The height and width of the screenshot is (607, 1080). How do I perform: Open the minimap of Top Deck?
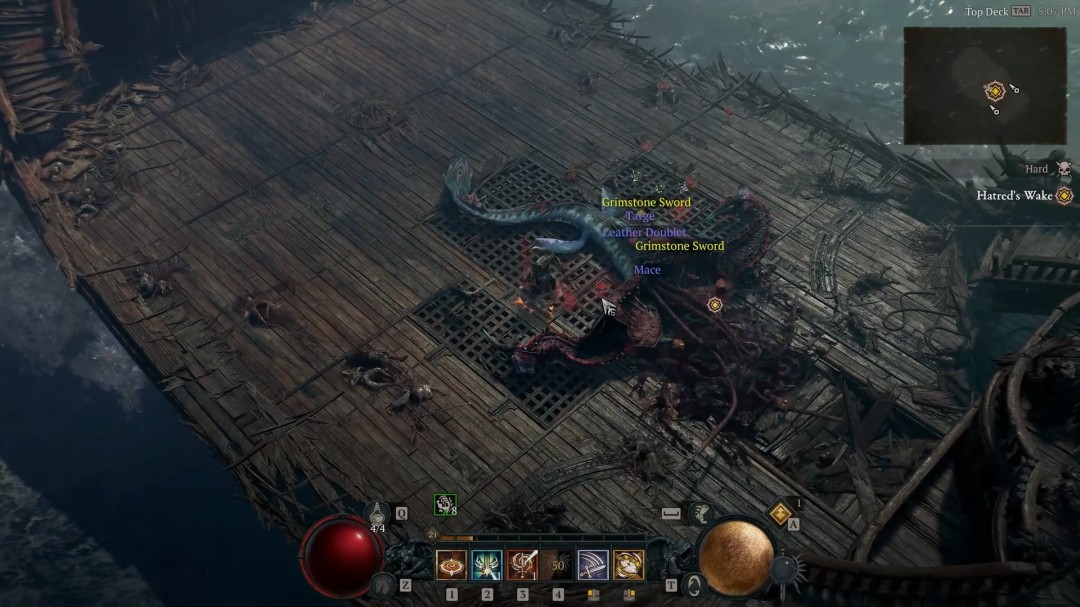point(984,85)
